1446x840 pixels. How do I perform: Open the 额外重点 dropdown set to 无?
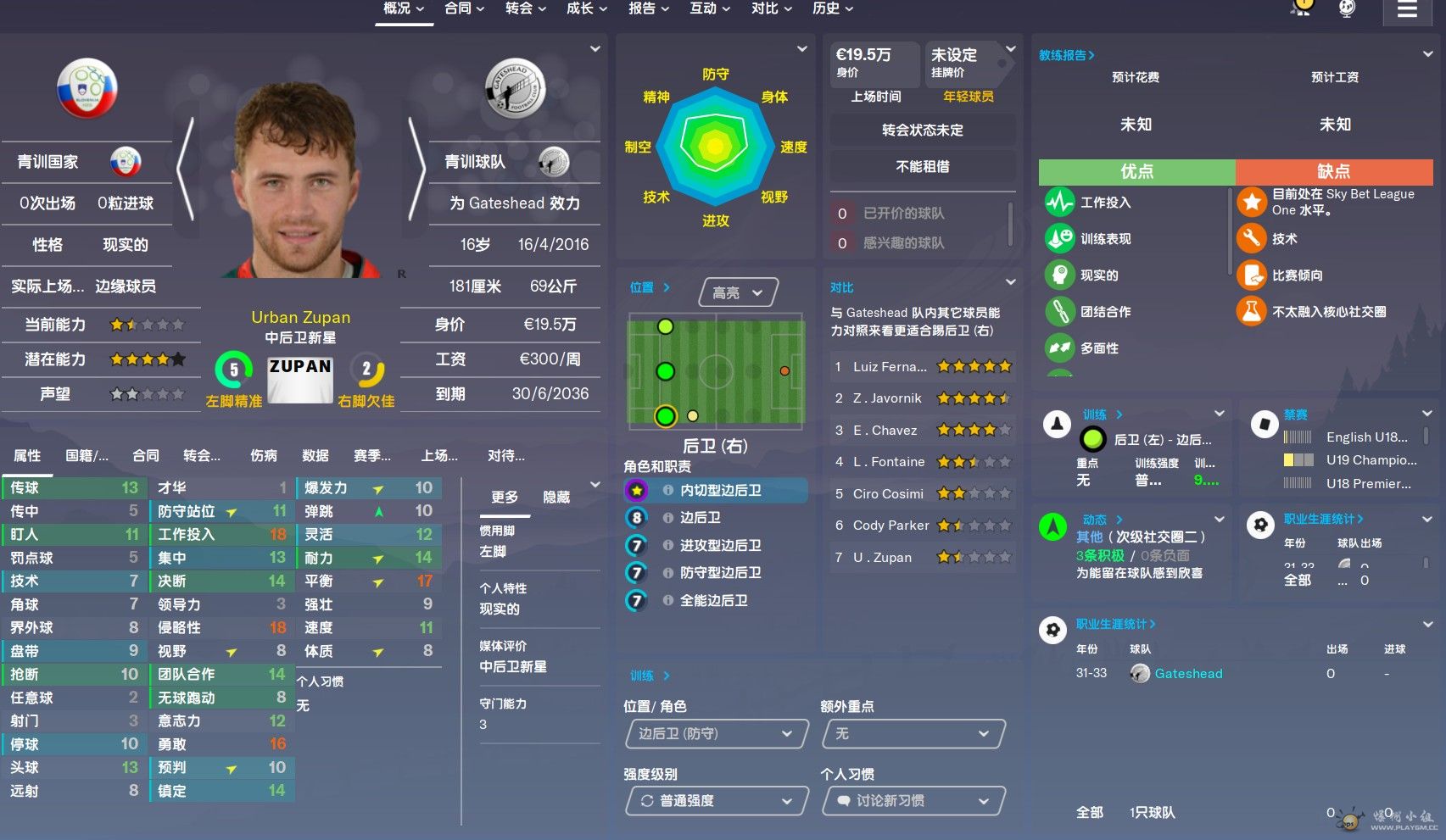click(x=913, y=734)
